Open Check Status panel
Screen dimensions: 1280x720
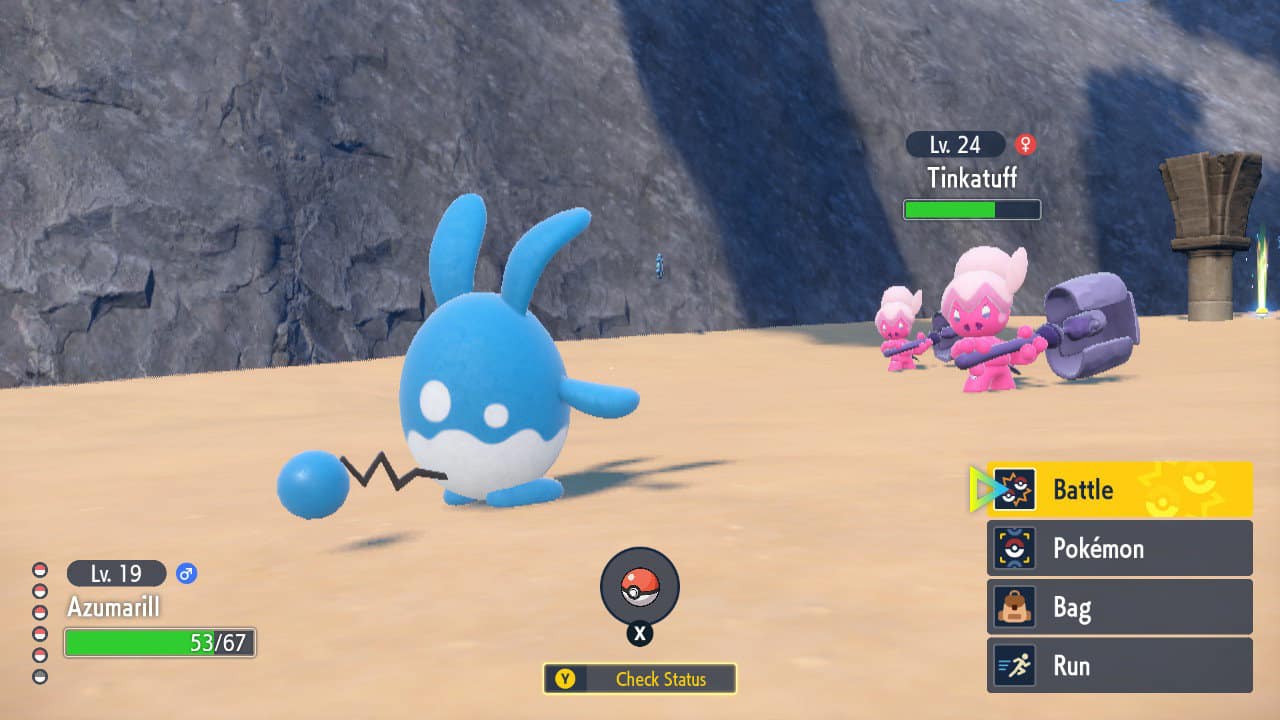640,679
